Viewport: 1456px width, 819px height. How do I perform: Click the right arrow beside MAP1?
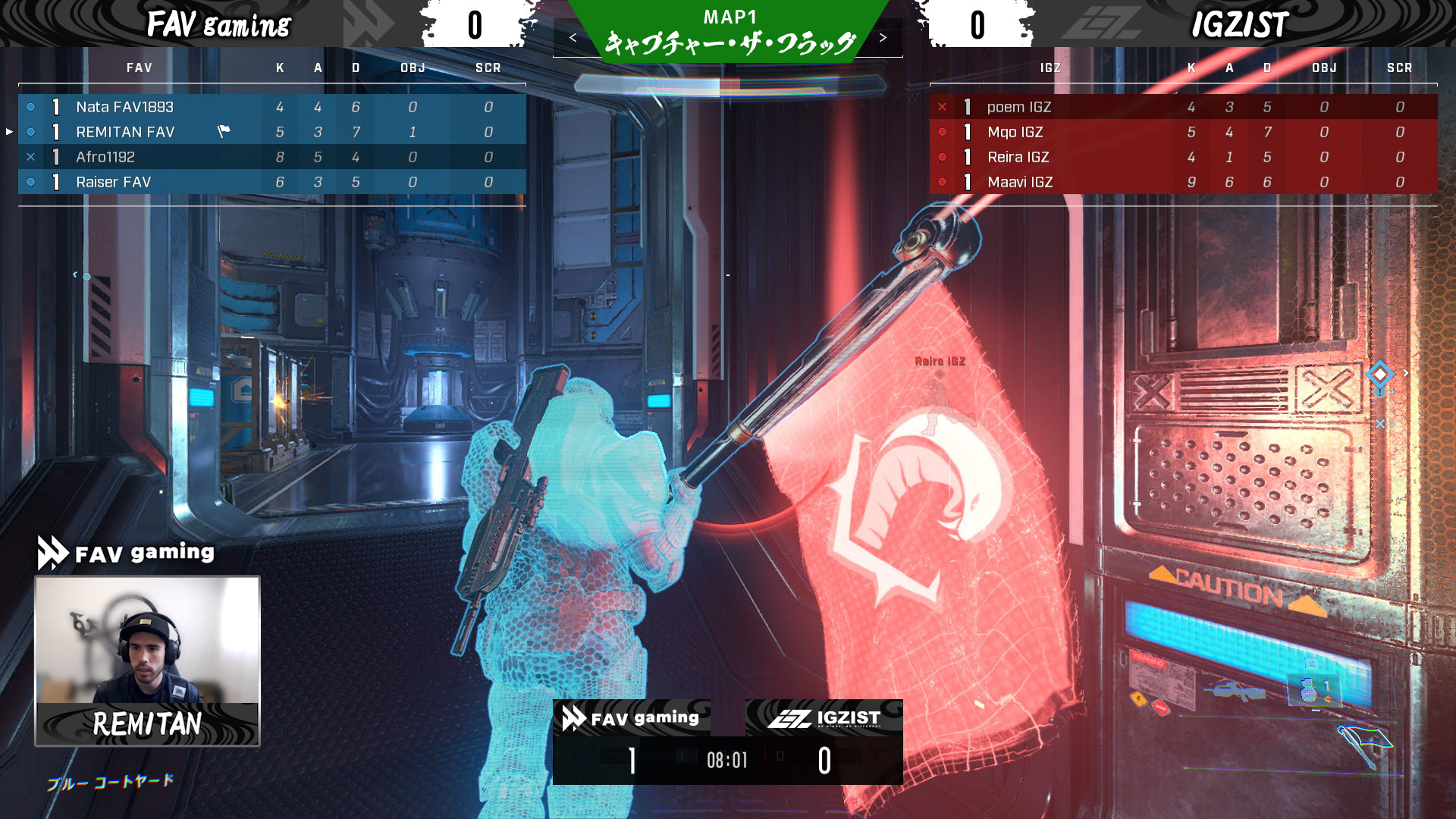click(883, 38)
